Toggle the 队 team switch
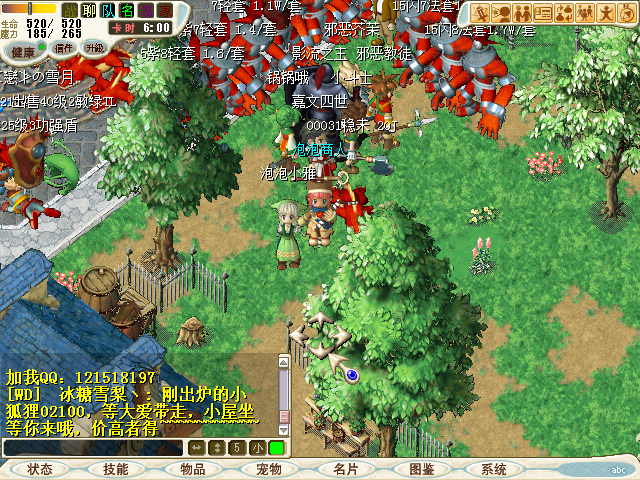 coord(108,10)
